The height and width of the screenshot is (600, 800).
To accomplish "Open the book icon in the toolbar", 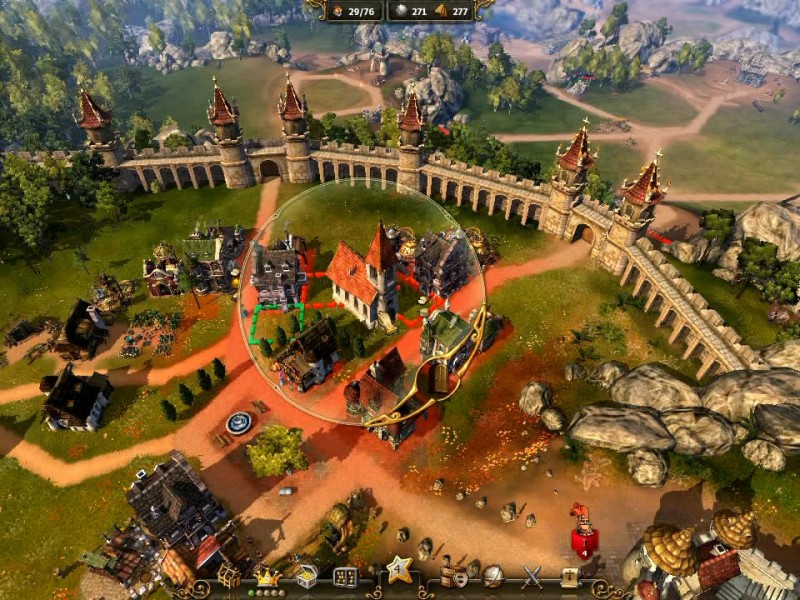I will [x=570, y=577].
